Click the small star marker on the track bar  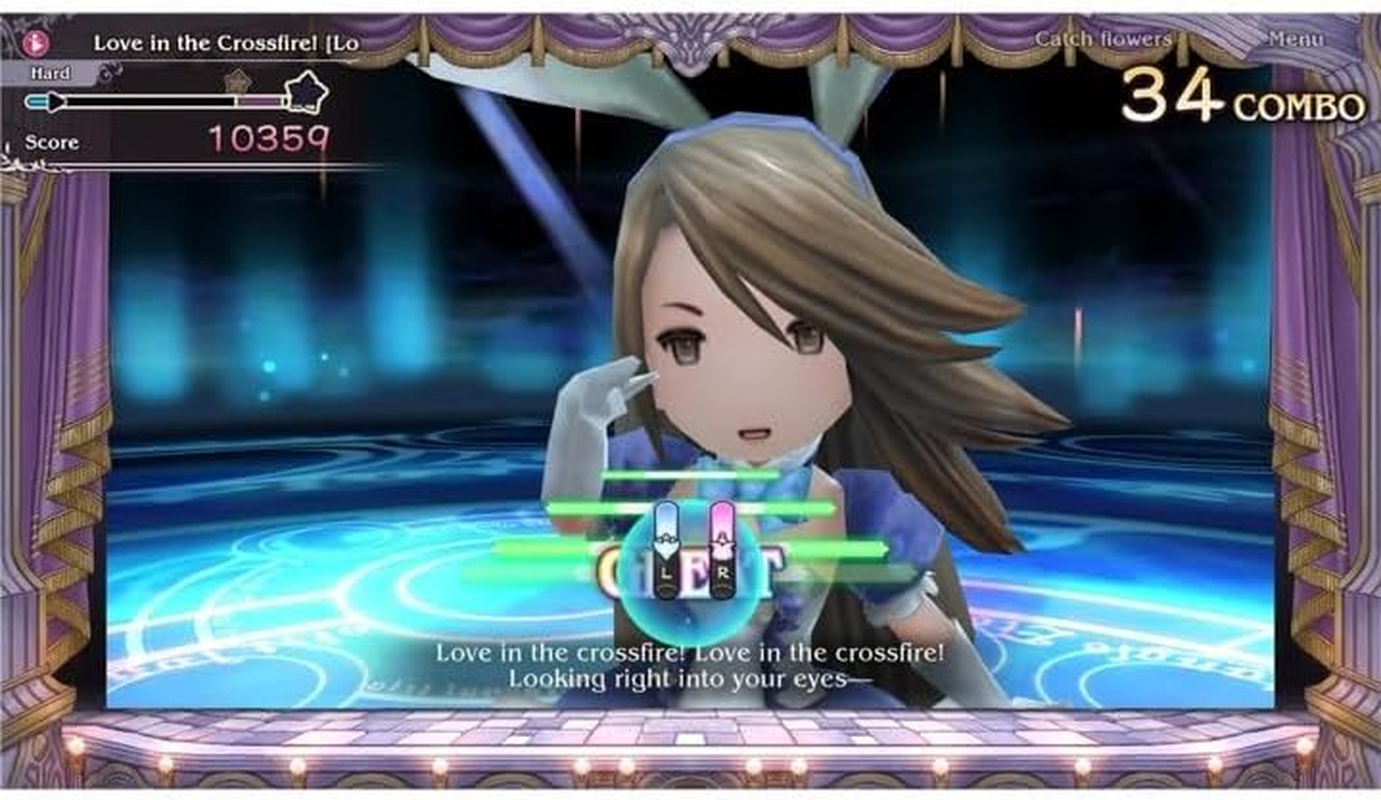coord(238,82)
